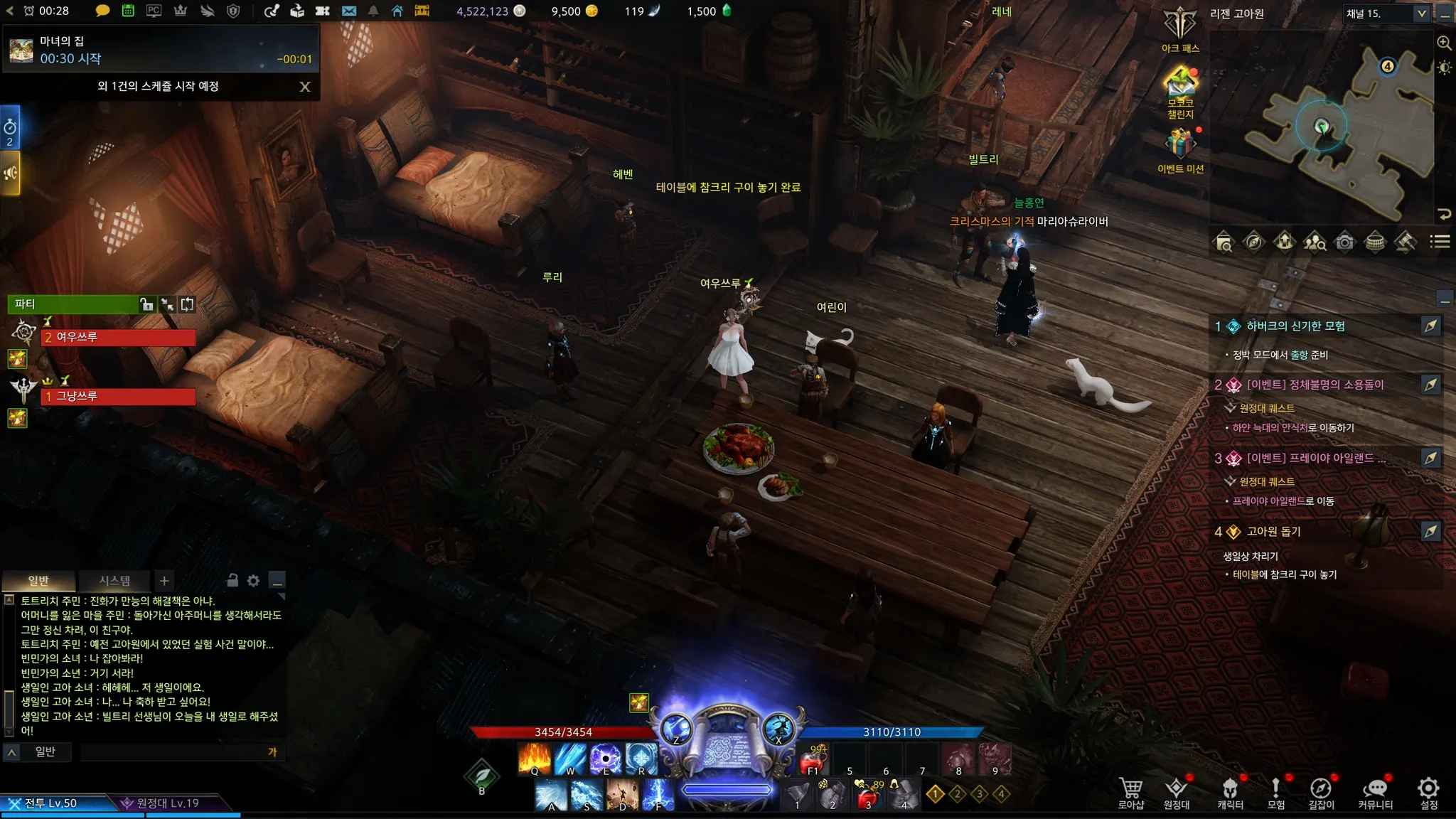
Task: Select party member 여우쓰루
Action: (x=118, y=337)
